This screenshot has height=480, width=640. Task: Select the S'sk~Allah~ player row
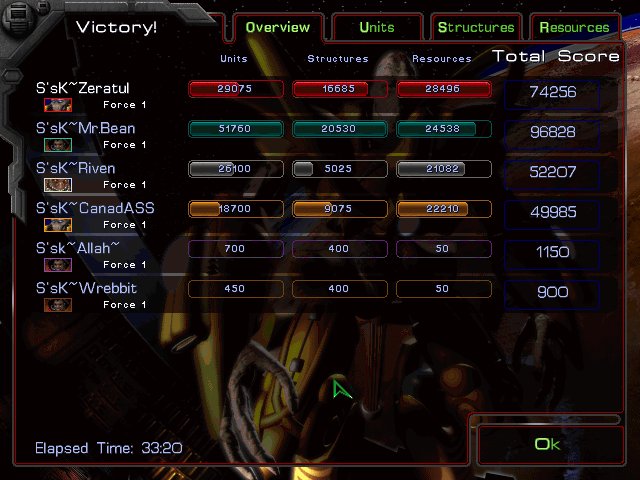pyautogui.click(x=78, y=249)
